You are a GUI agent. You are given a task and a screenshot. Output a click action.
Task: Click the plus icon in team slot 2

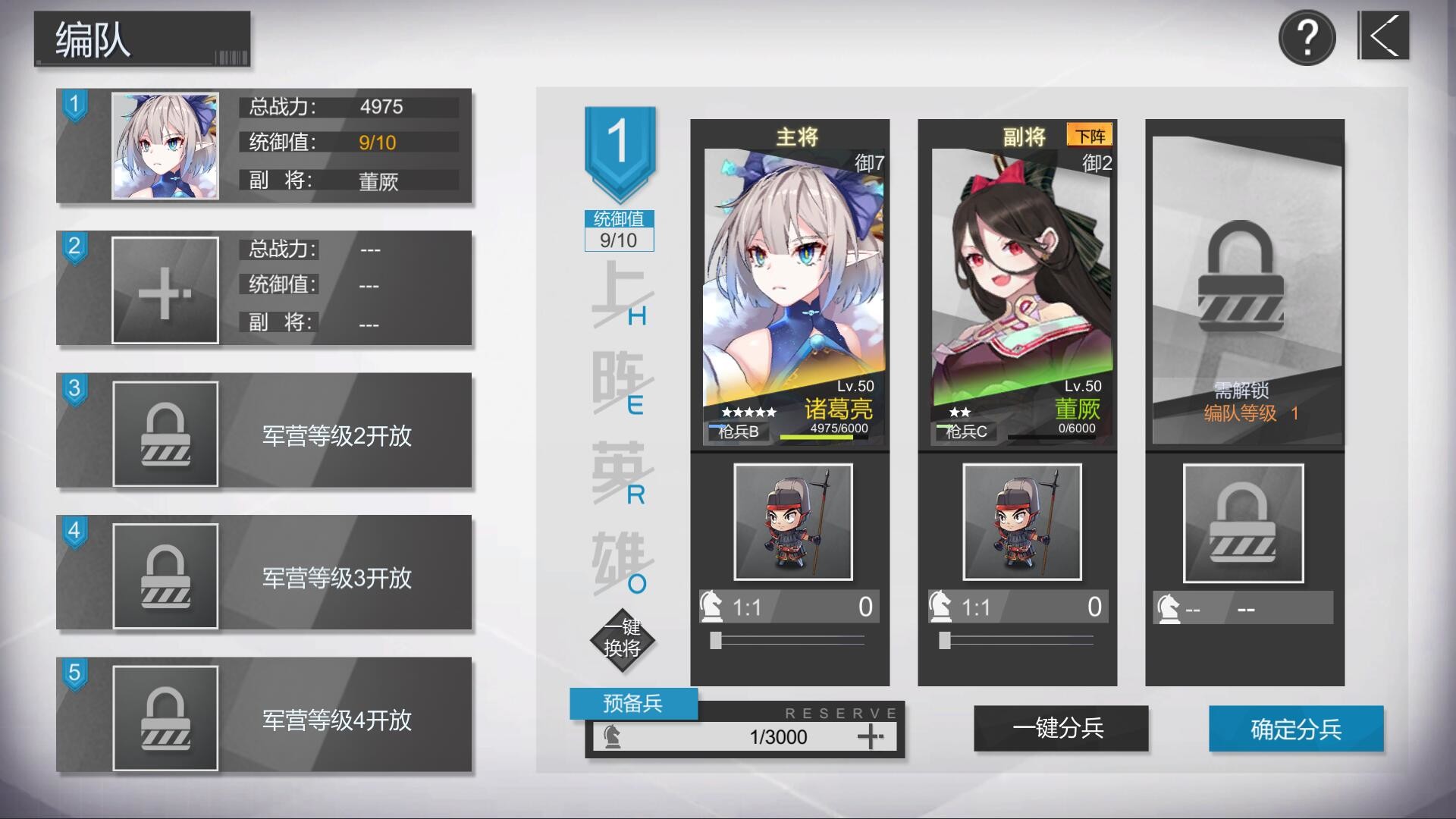165,289
